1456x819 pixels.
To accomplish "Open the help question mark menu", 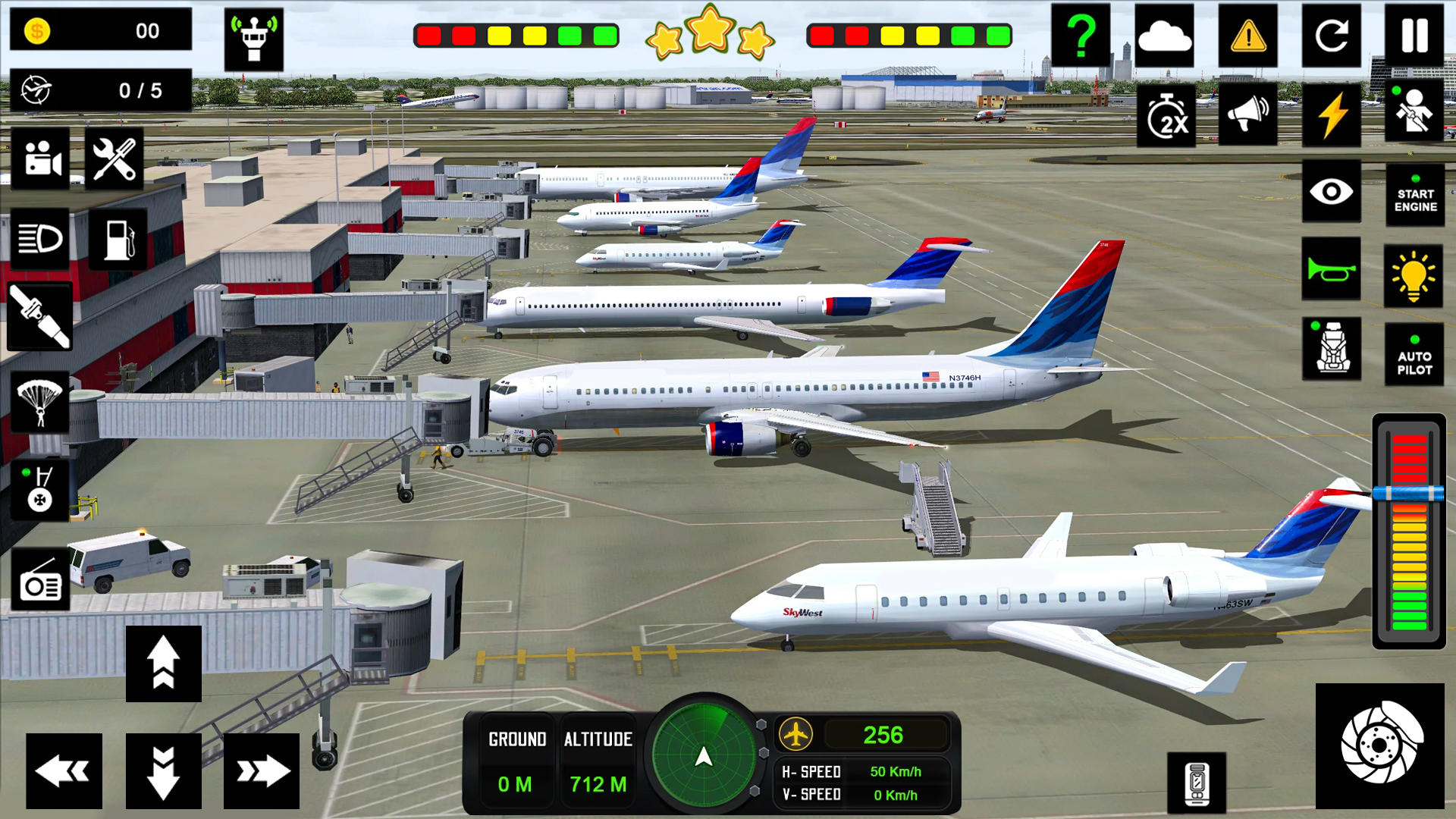I will pyautogui.click(x=1082, y=34).
